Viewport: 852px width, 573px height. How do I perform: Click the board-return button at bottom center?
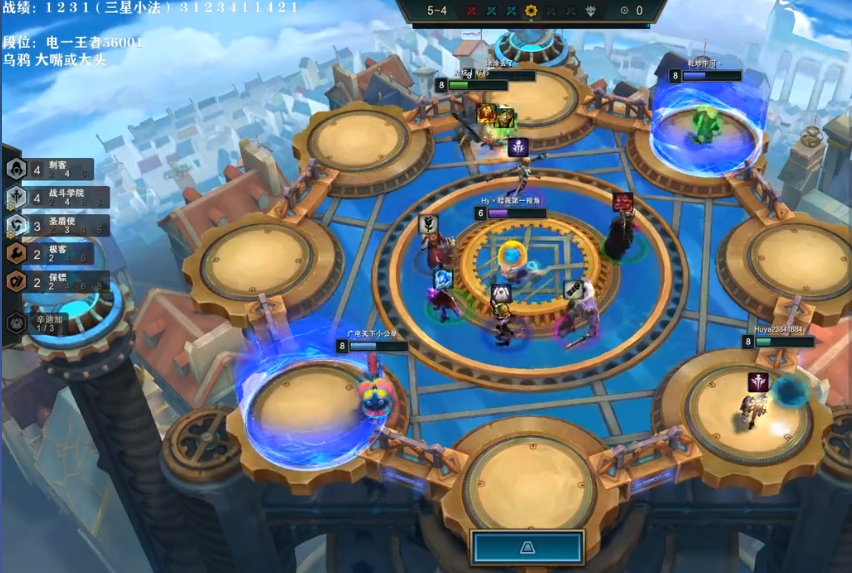pos(527,547)
